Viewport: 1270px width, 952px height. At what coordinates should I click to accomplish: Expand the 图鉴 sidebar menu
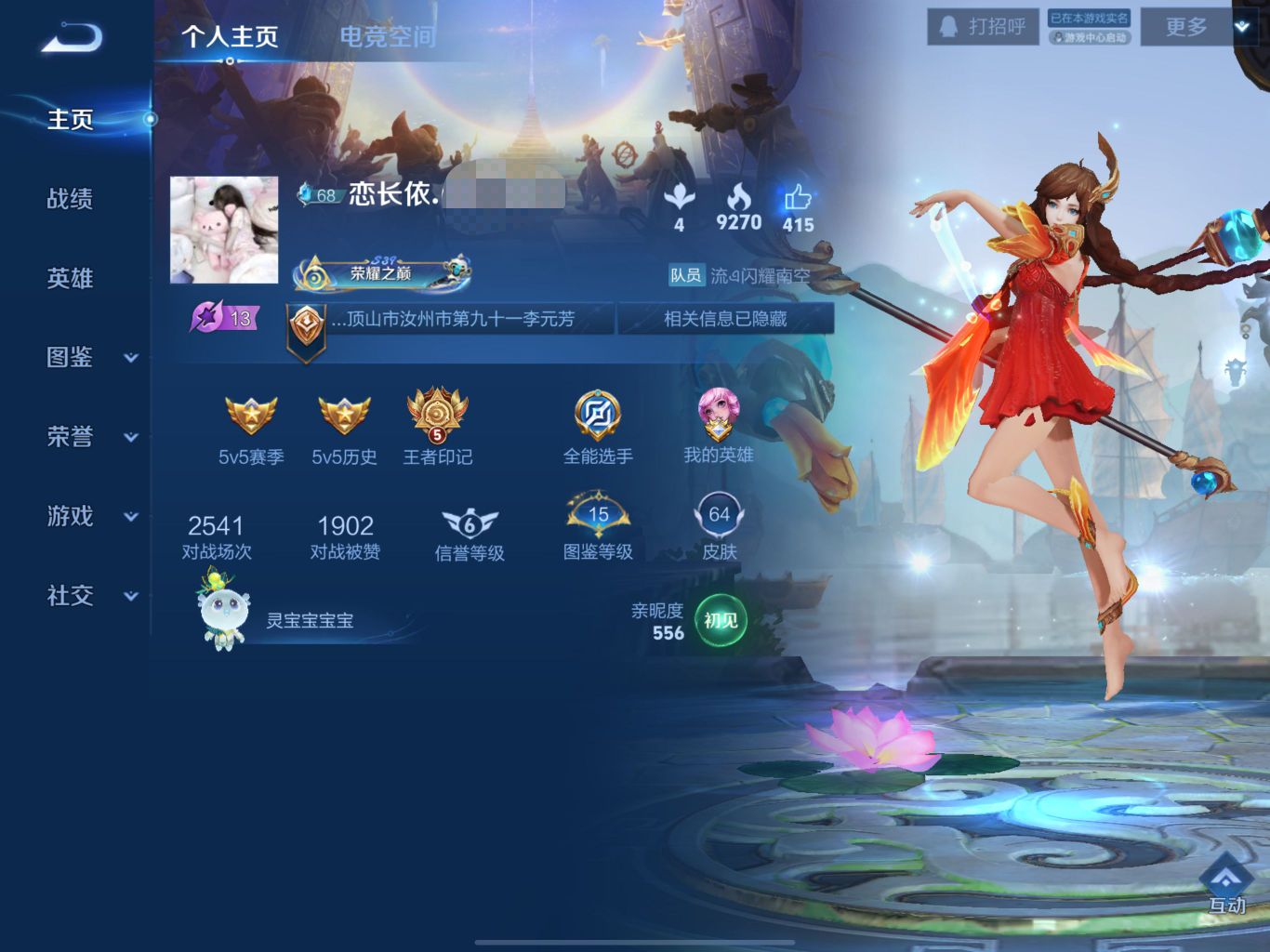(91, 357)
